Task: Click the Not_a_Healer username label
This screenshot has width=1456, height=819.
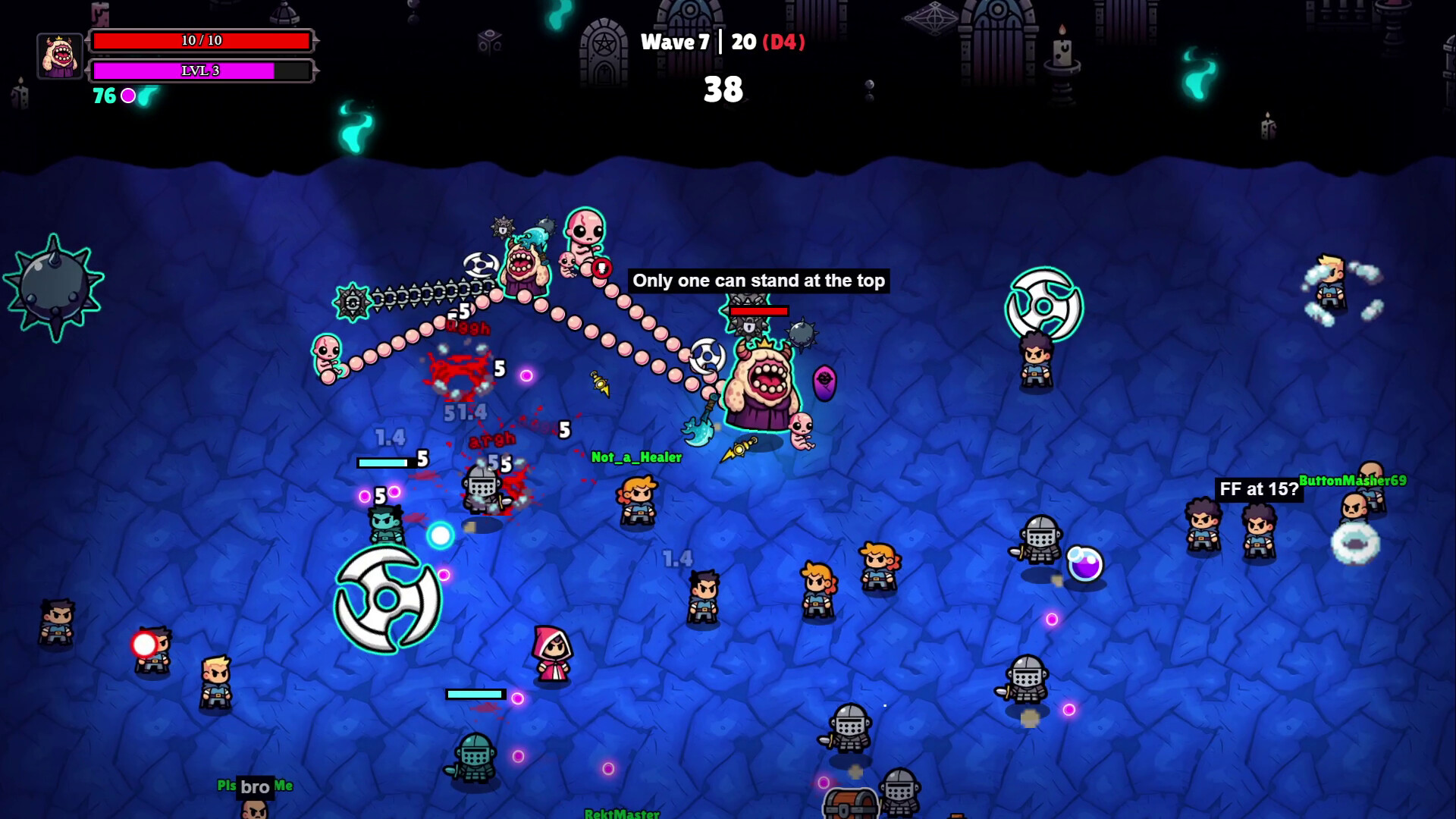Action: (635, 457)
